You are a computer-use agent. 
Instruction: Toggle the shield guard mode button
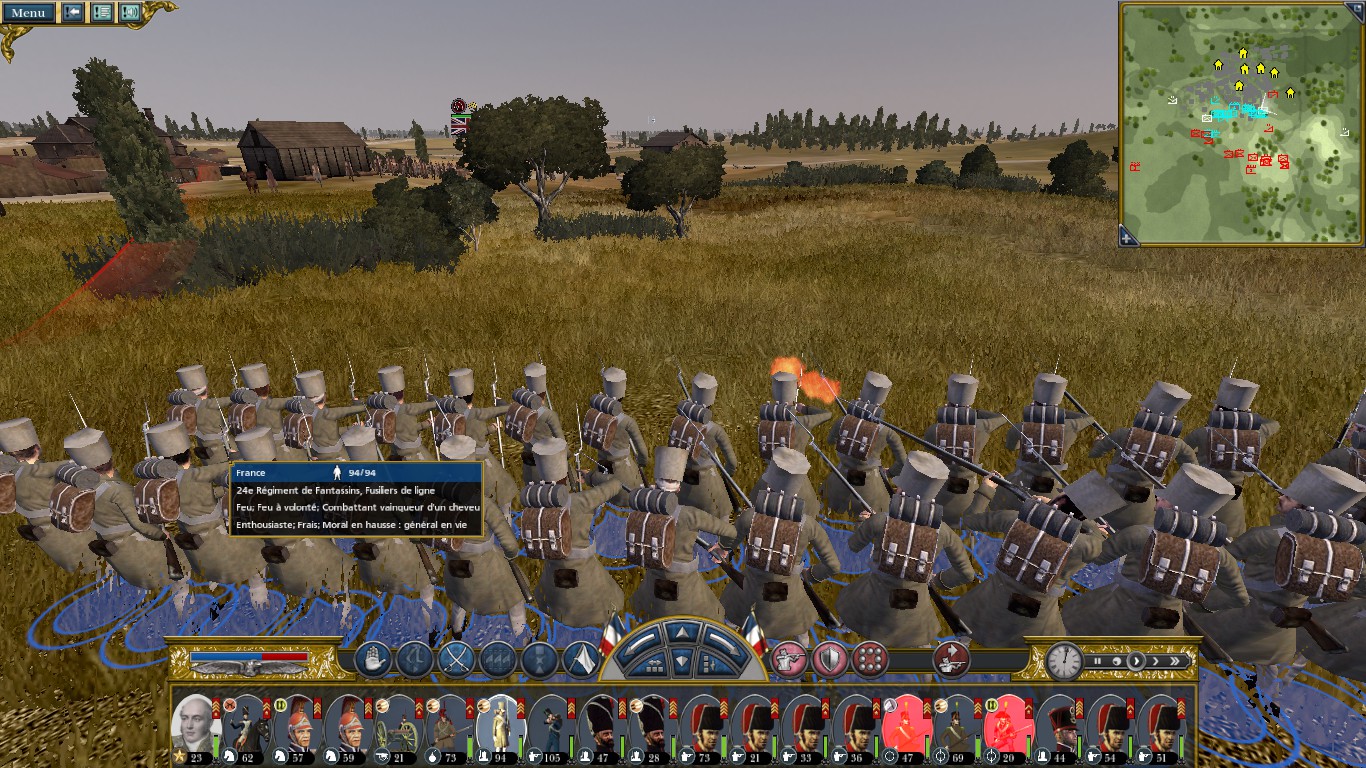point(830,660)
